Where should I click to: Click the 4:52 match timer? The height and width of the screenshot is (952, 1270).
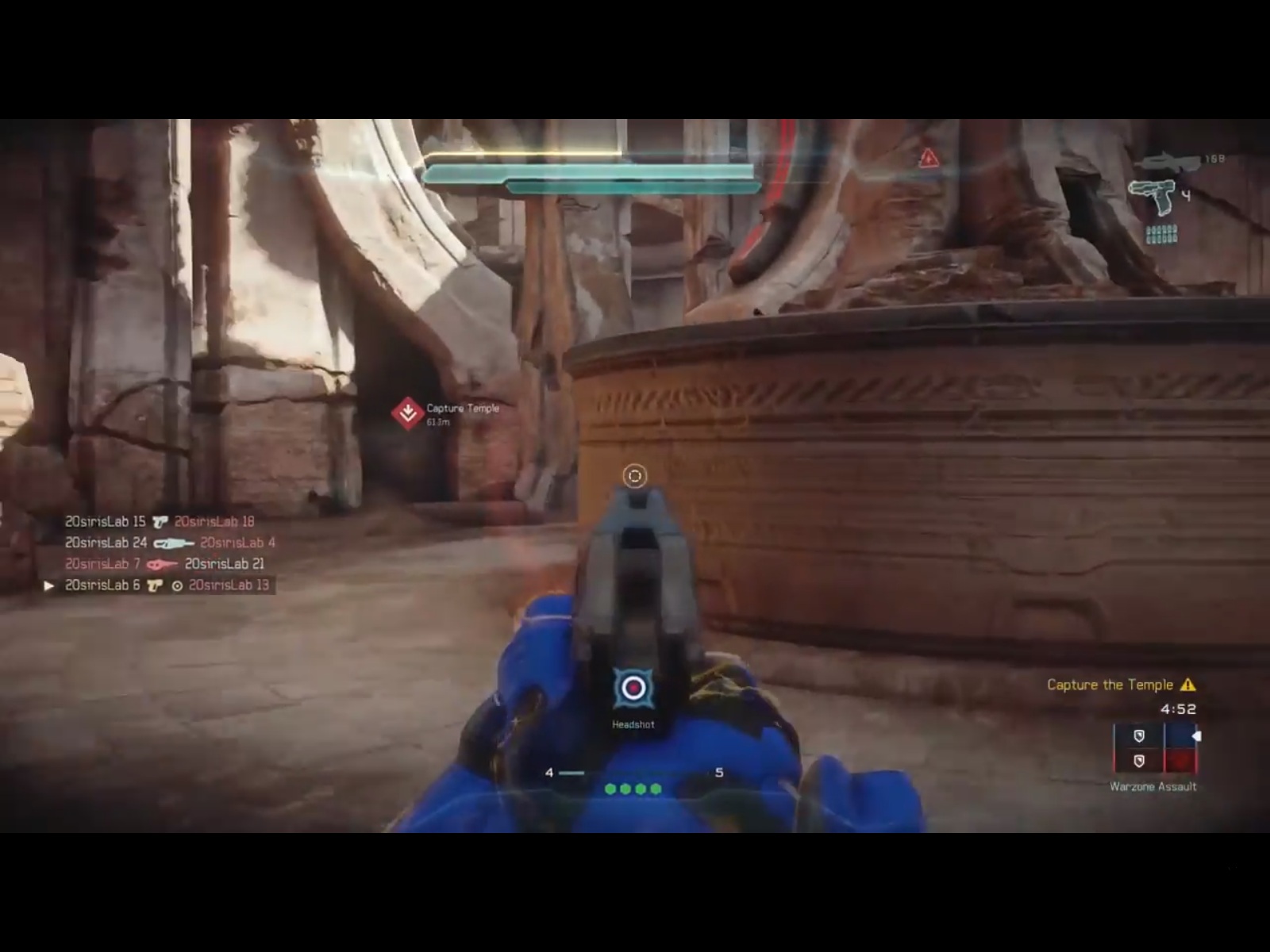pos(1179,708)
